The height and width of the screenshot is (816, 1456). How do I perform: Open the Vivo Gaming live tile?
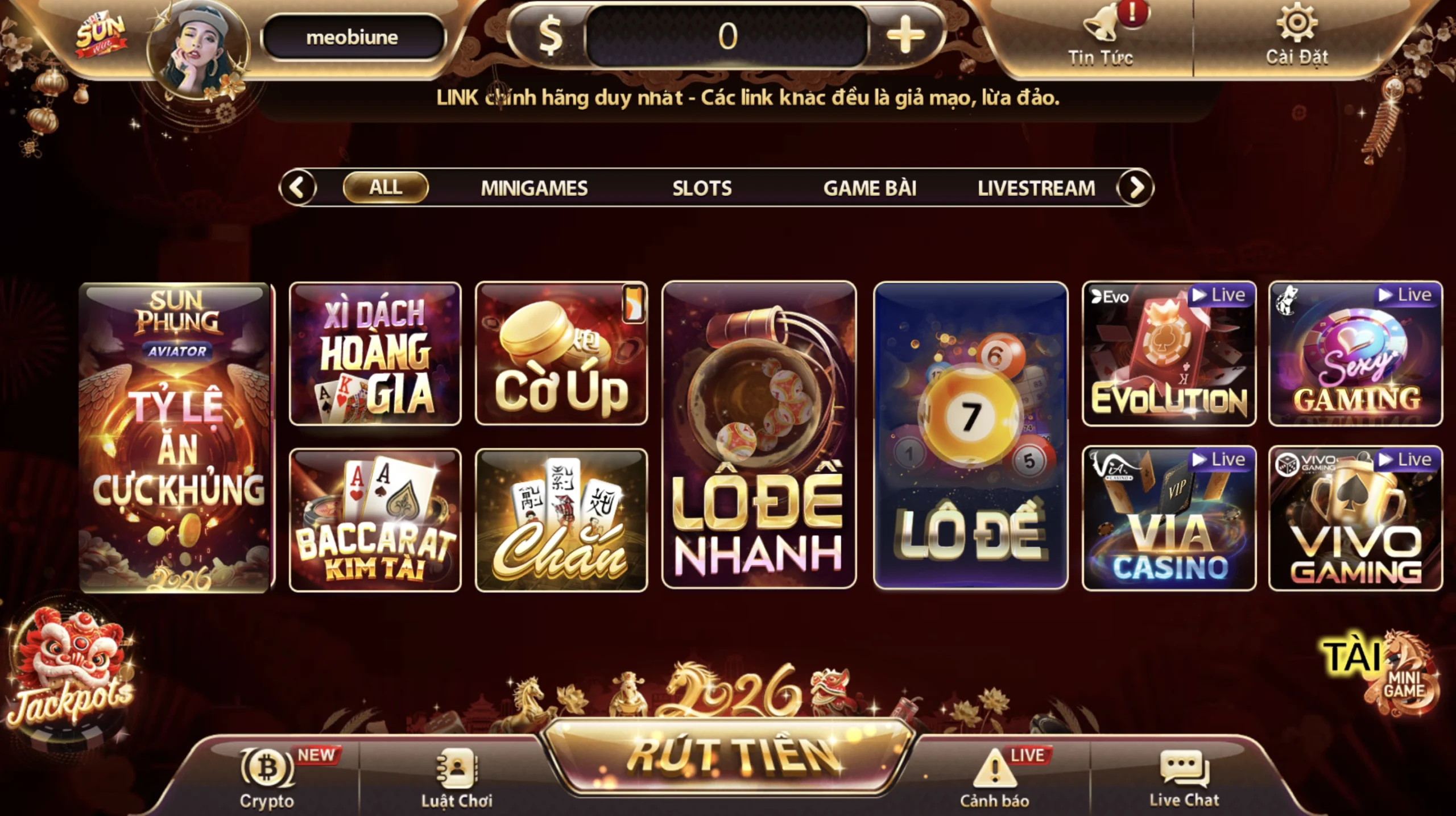click(x=1355, y=519)
